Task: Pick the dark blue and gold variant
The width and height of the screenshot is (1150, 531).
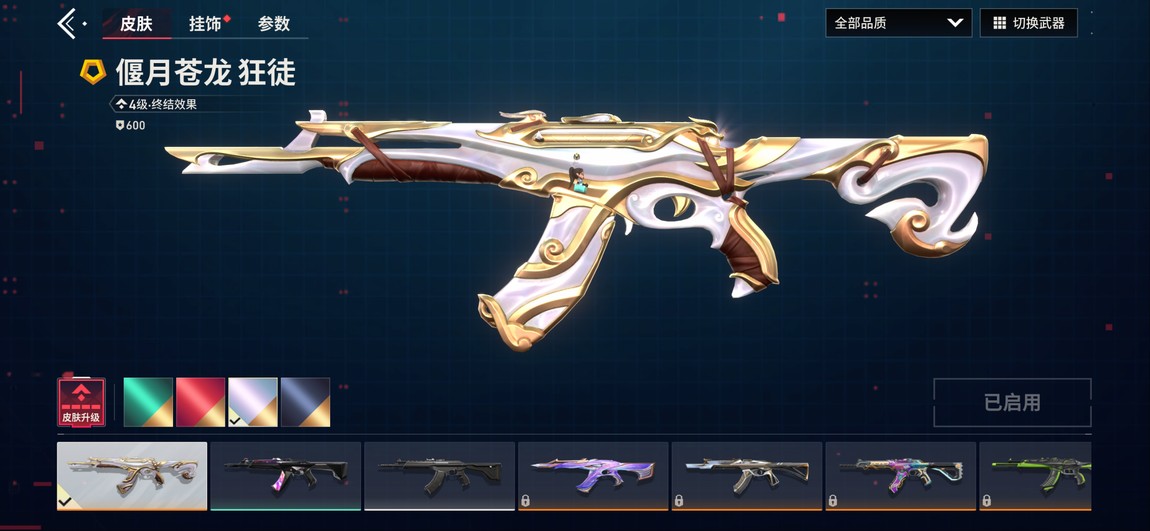Action: pyautogui.click(x=305, y=402)
